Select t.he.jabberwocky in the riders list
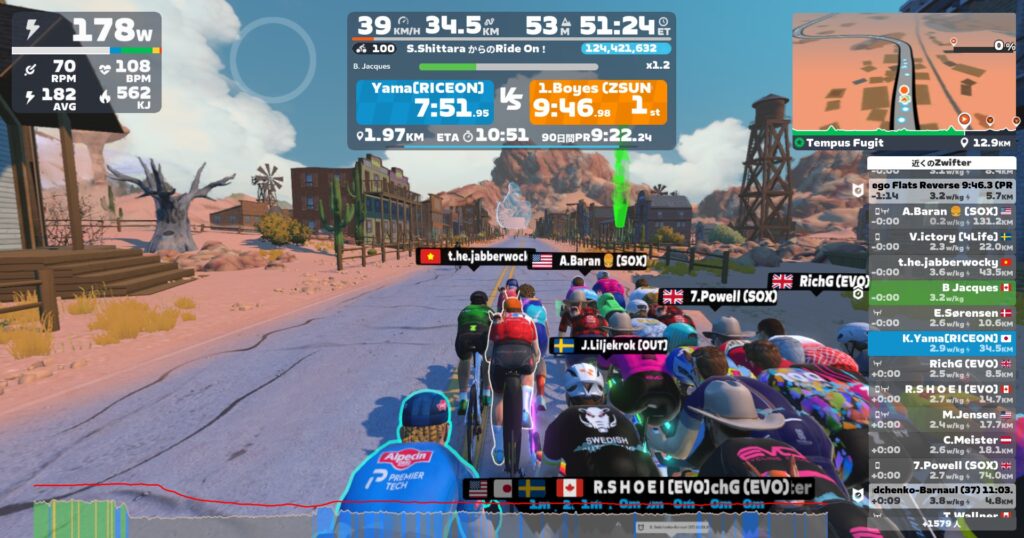The width and height of the screenshot is (1024, 538). (941, 267)
